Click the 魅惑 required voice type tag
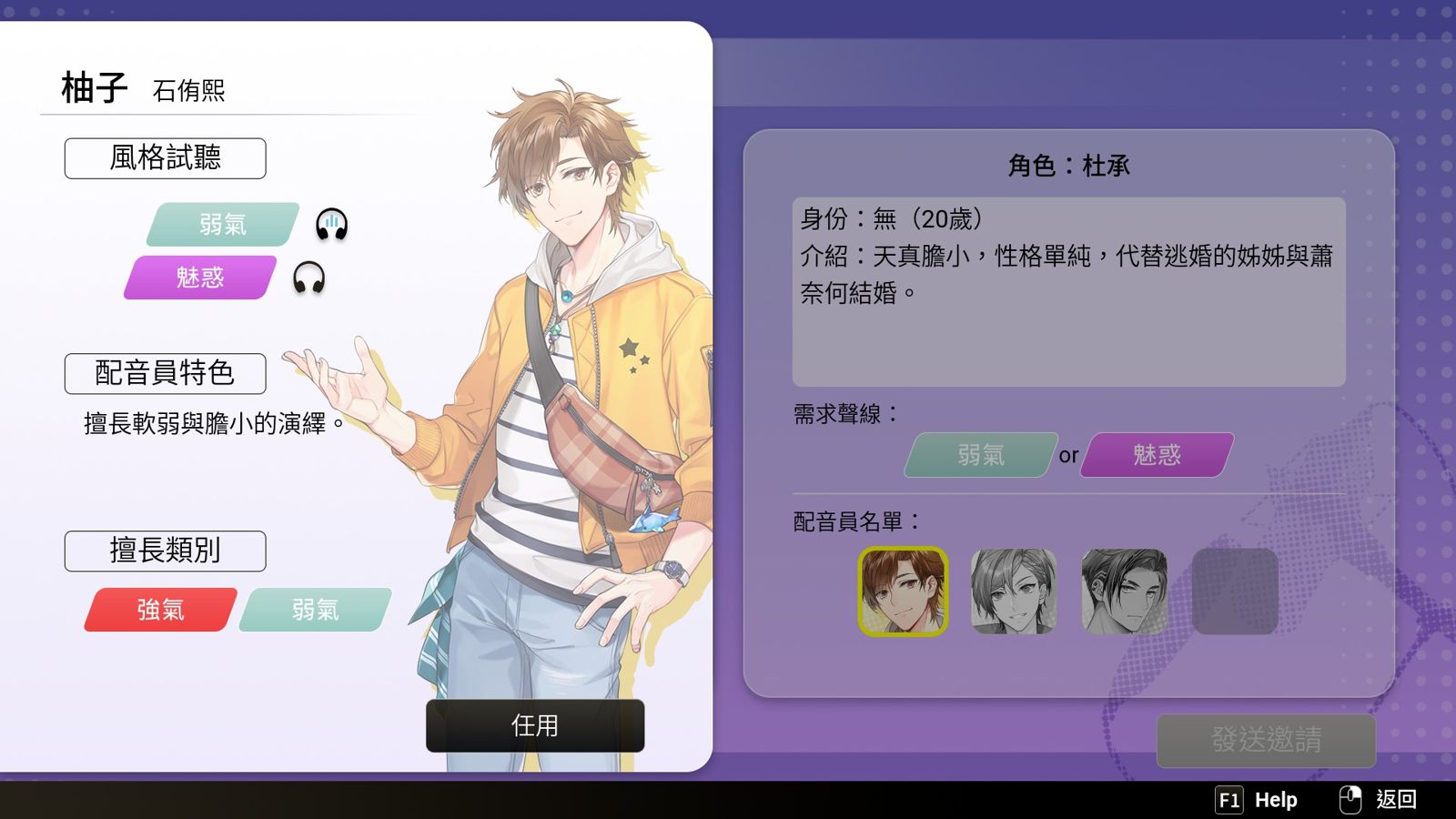This screenshot has width=1456, height=819. click(x=1157, y=455)
